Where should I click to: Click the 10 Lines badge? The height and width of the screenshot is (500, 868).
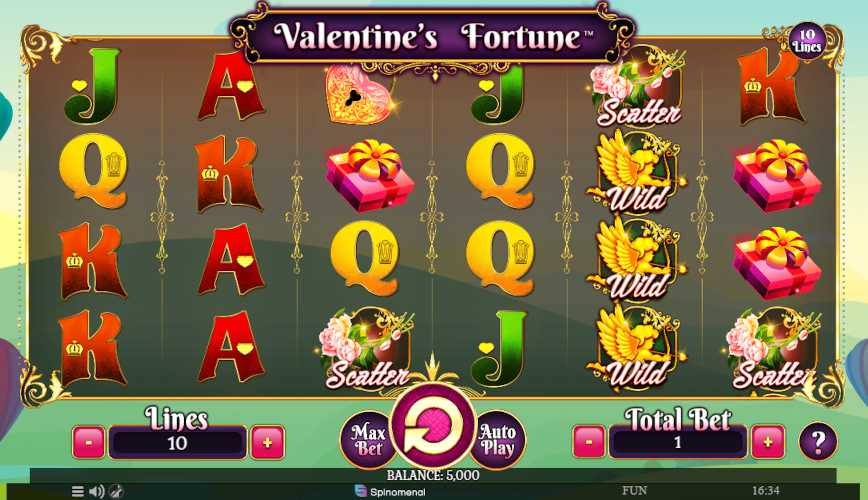[806, 40]
